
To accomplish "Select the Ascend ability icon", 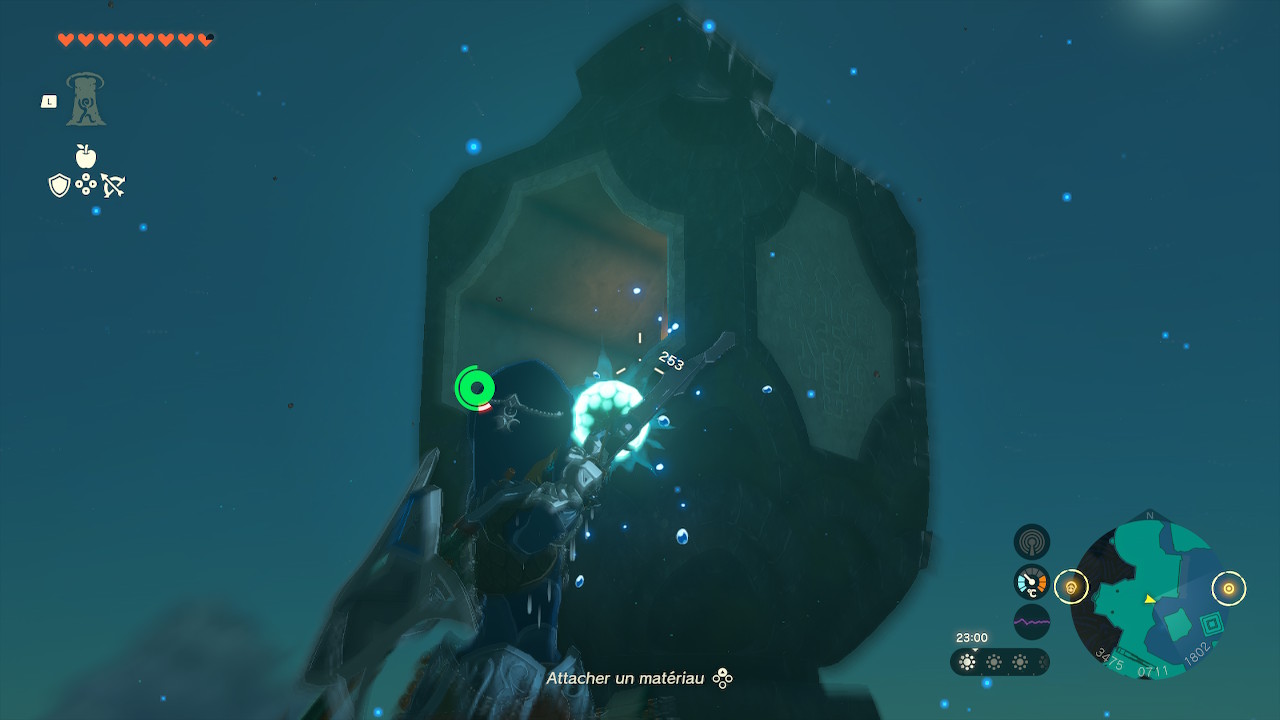I will tap(86, 100).
